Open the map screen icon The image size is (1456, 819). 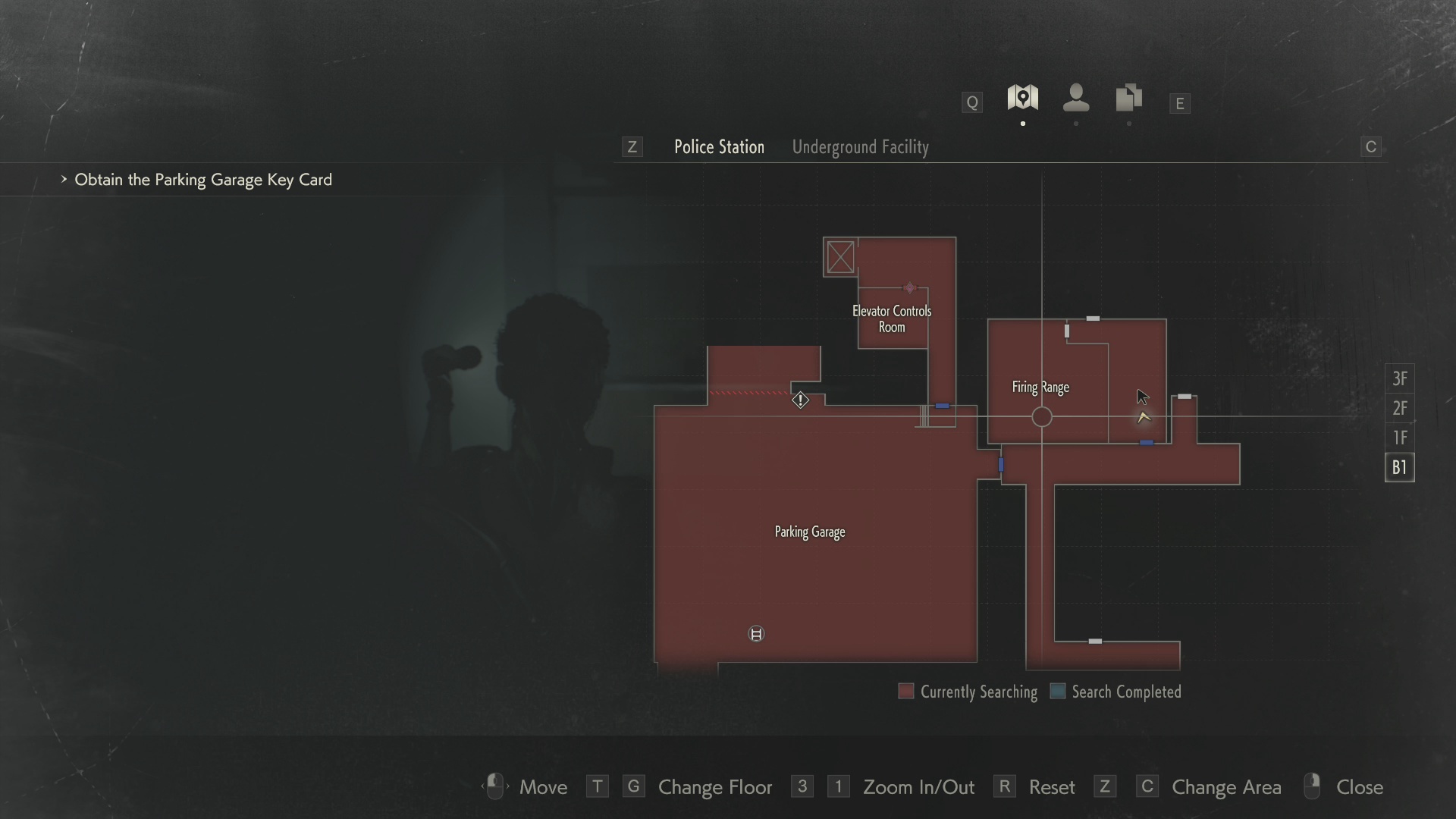1022,99
